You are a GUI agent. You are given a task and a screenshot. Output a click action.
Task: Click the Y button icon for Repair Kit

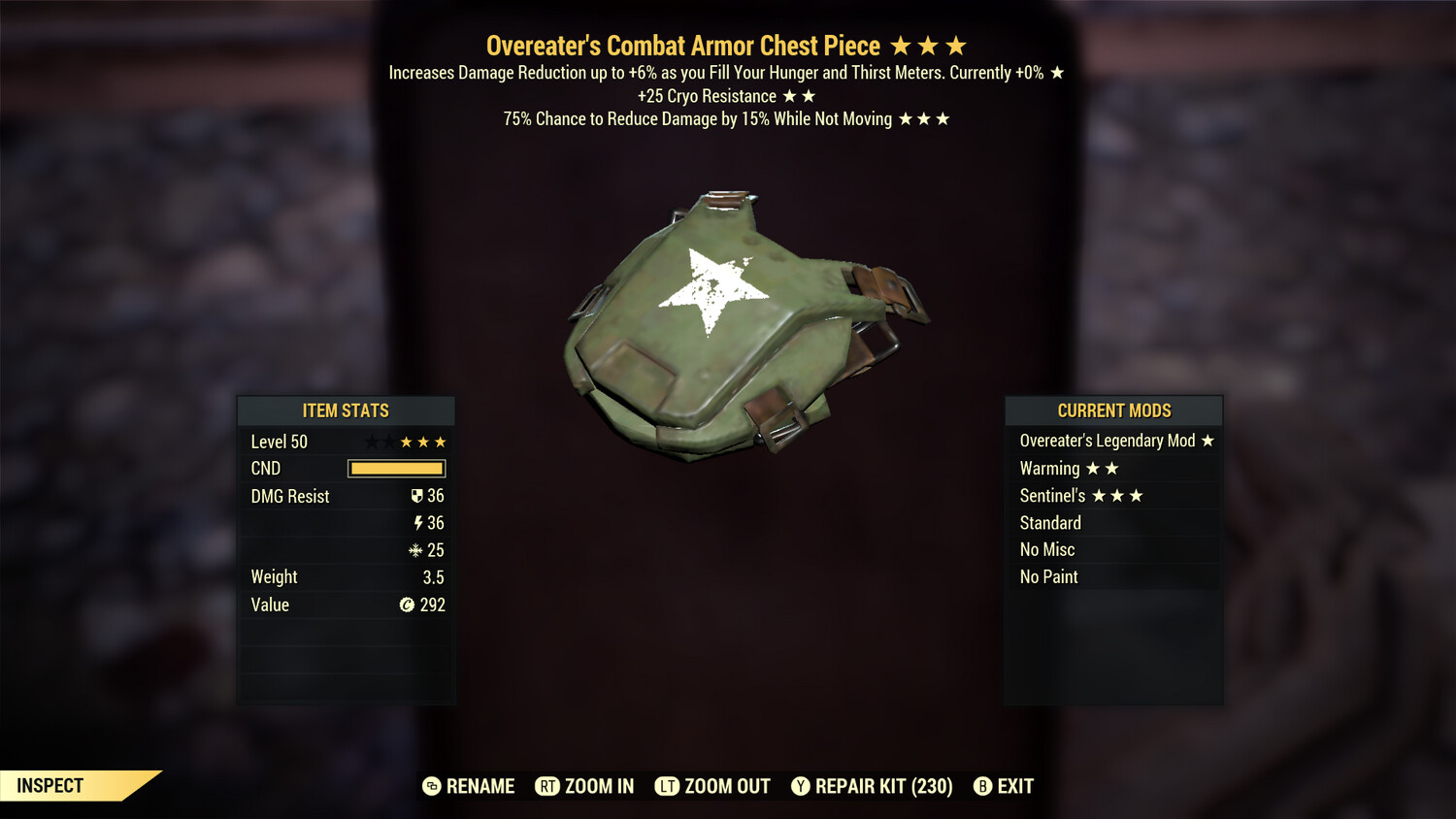coord(803,786)
